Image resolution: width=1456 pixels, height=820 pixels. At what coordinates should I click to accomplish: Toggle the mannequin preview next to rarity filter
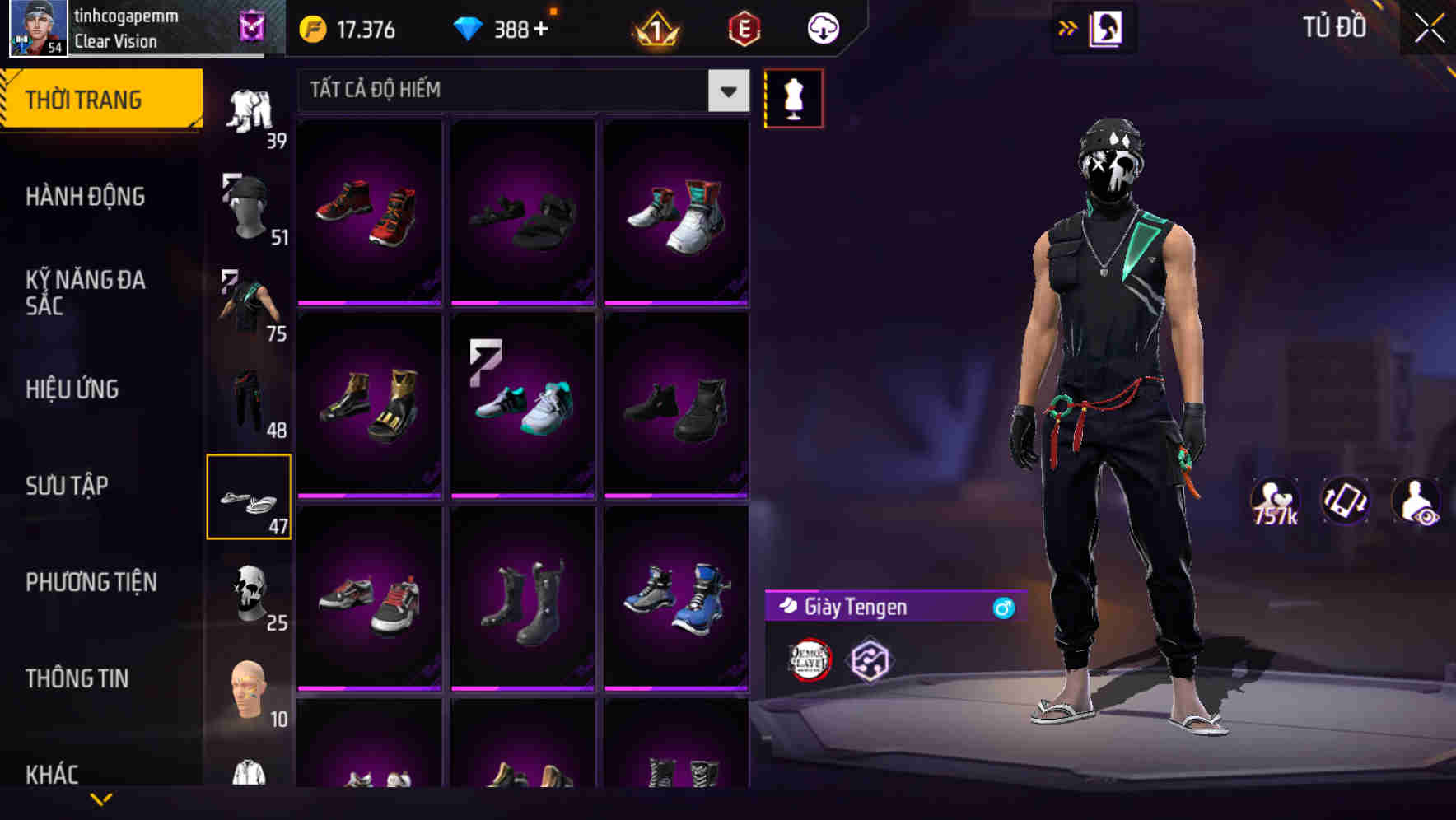(793, 98)
